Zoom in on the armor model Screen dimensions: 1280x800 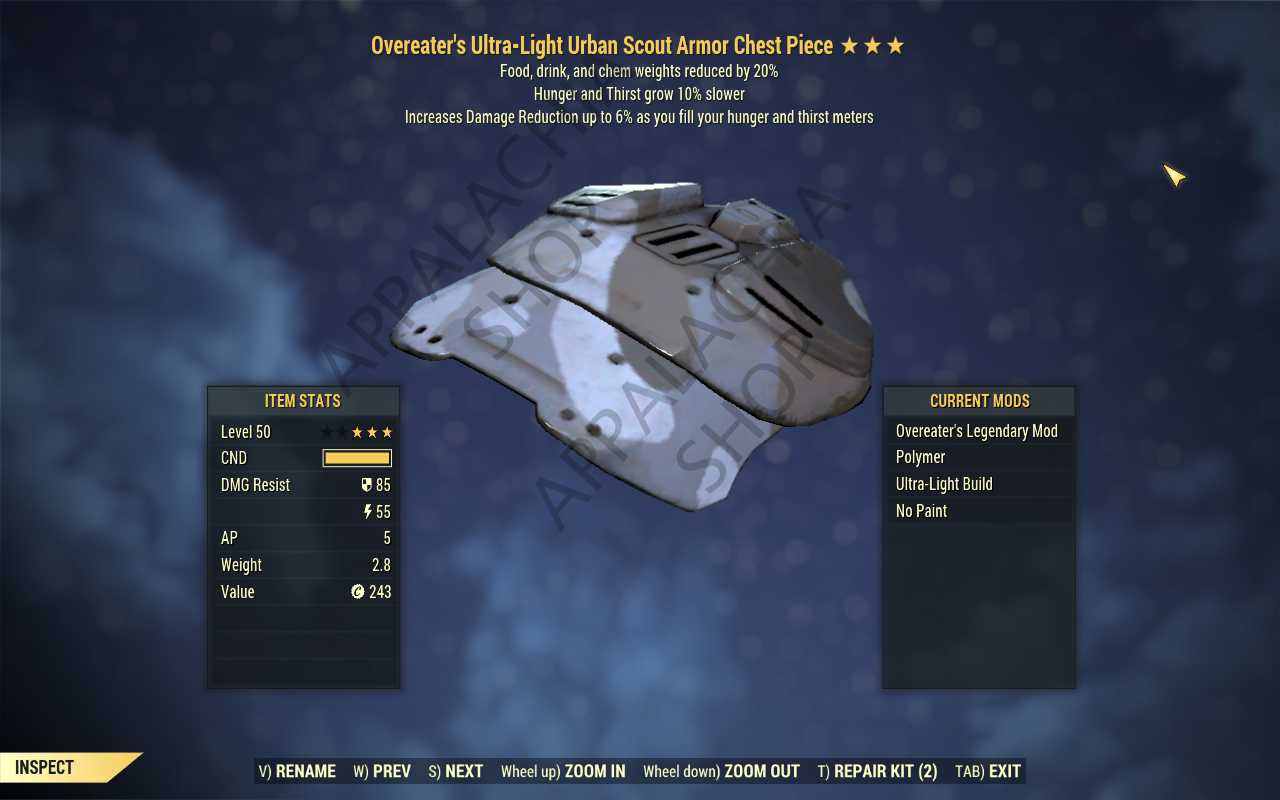tap(563, 771)
